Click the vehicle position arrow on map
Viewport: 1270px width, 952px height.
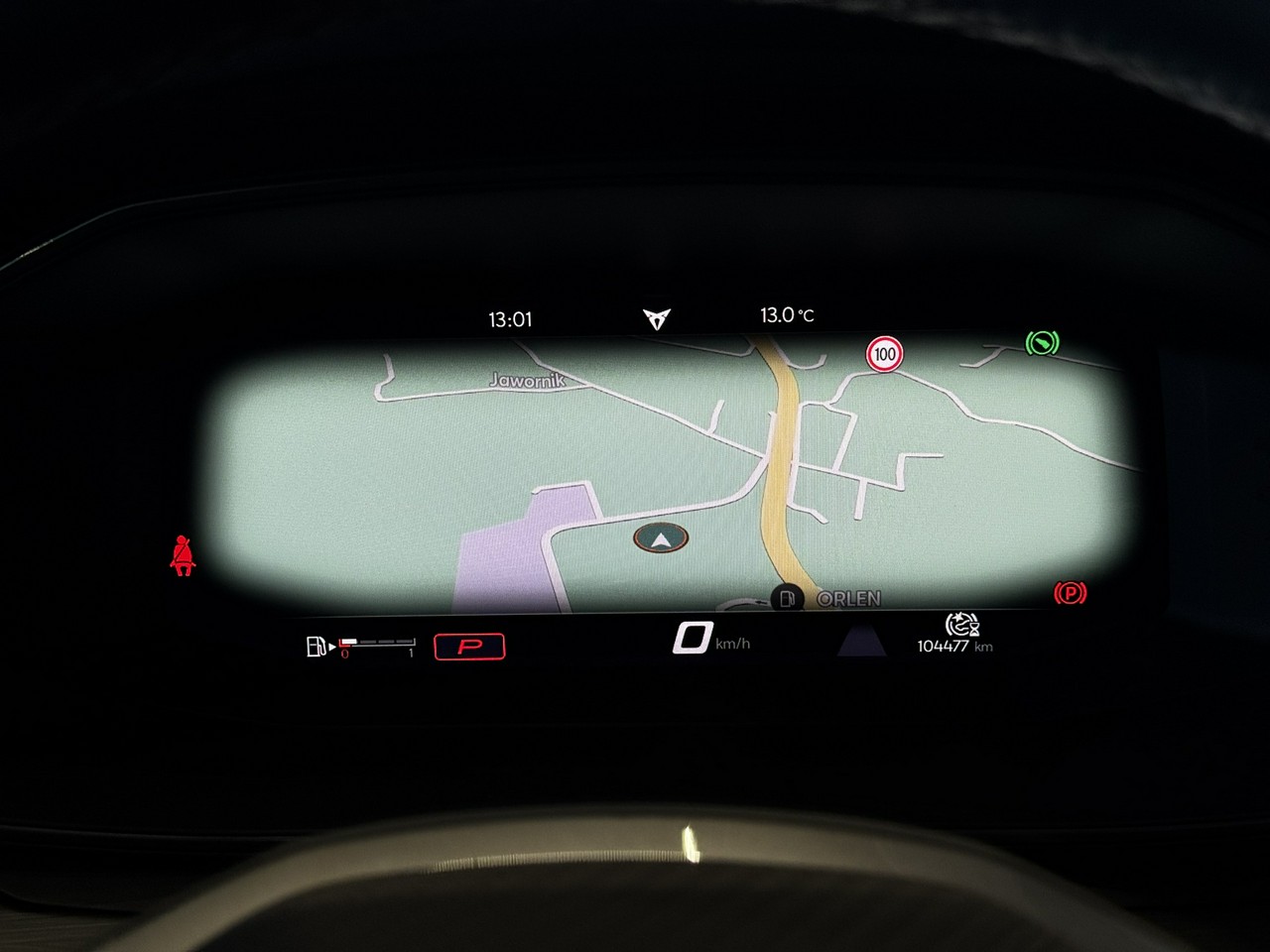click(661, 538)
